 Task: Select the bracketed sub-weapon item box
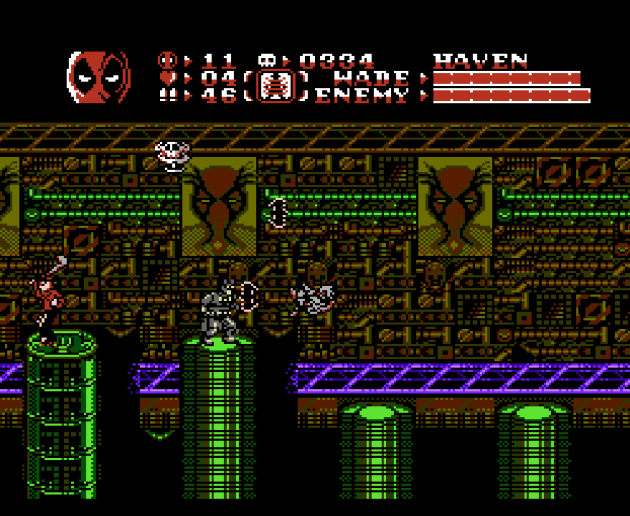pyautogui.click(x=282, y=86)
